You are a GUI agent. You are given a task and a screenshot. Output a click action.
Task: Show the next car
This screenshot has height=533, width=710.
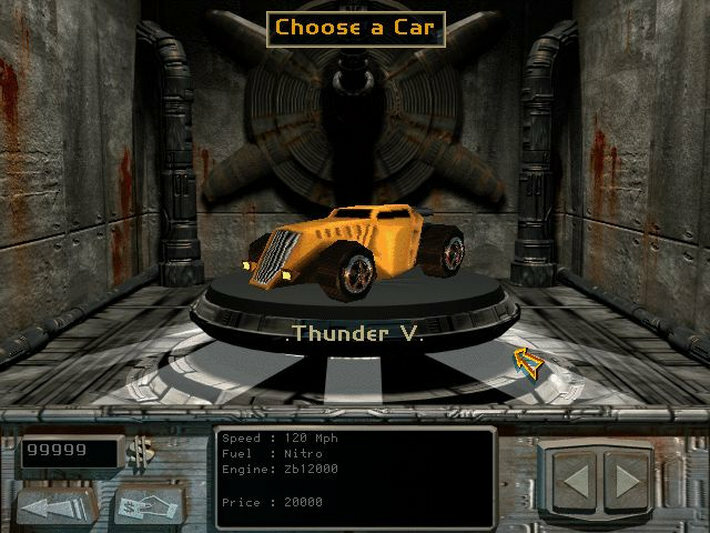(628, 482)
